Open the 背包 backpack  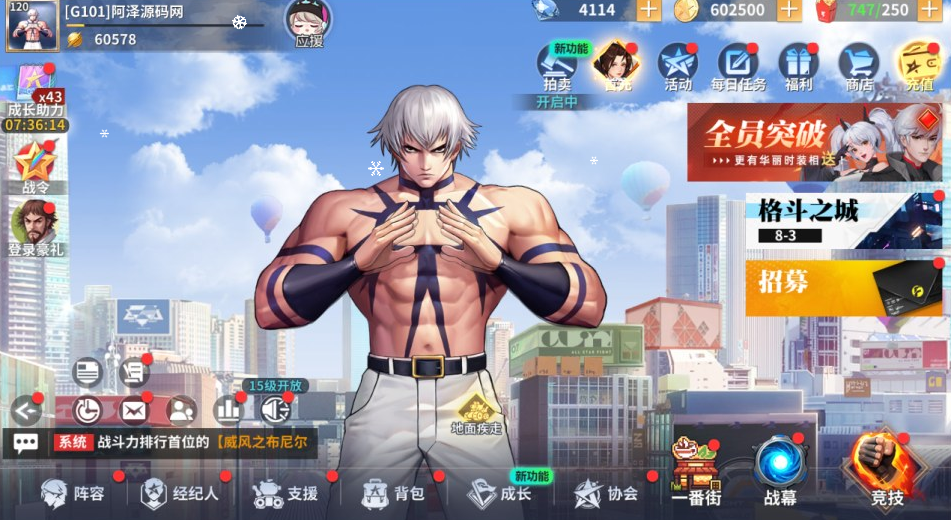[x=391, y=492]
